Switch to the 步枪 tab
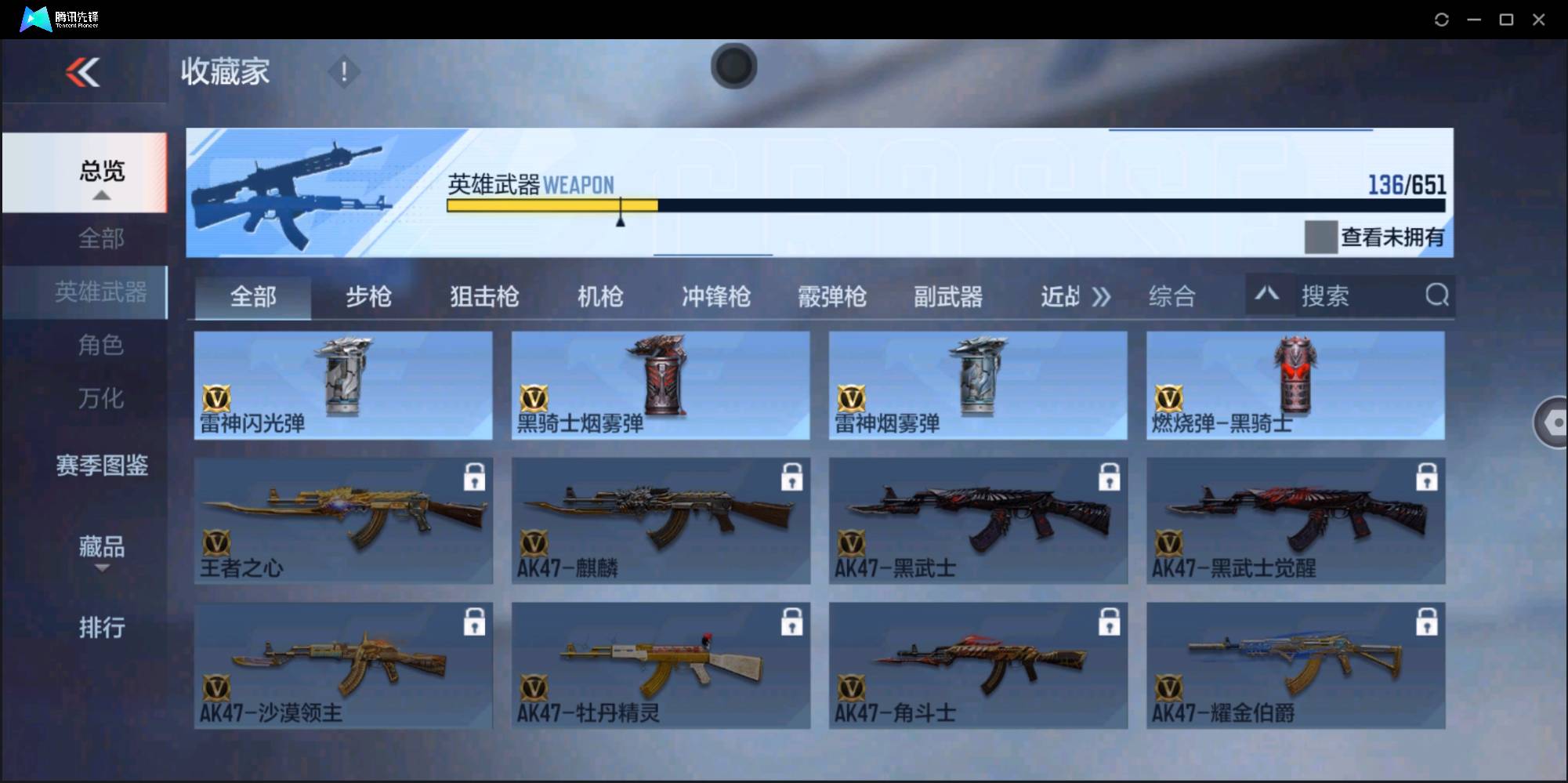Image resolution: width=1568 pixels, height=783 pixels. point(368,296)
